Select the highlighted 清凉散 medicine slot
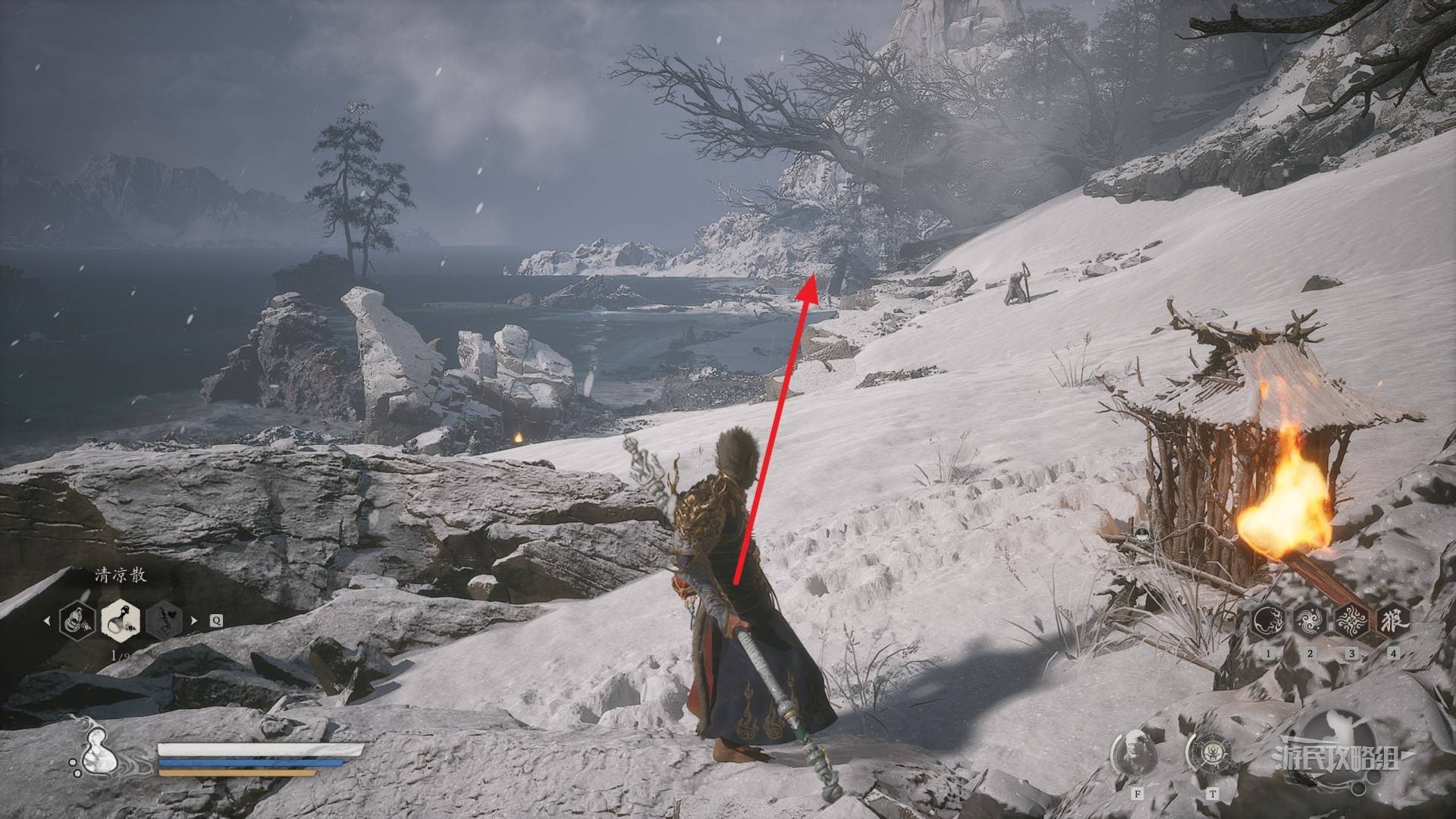The image size is (1456, 819). click(121, 620)
